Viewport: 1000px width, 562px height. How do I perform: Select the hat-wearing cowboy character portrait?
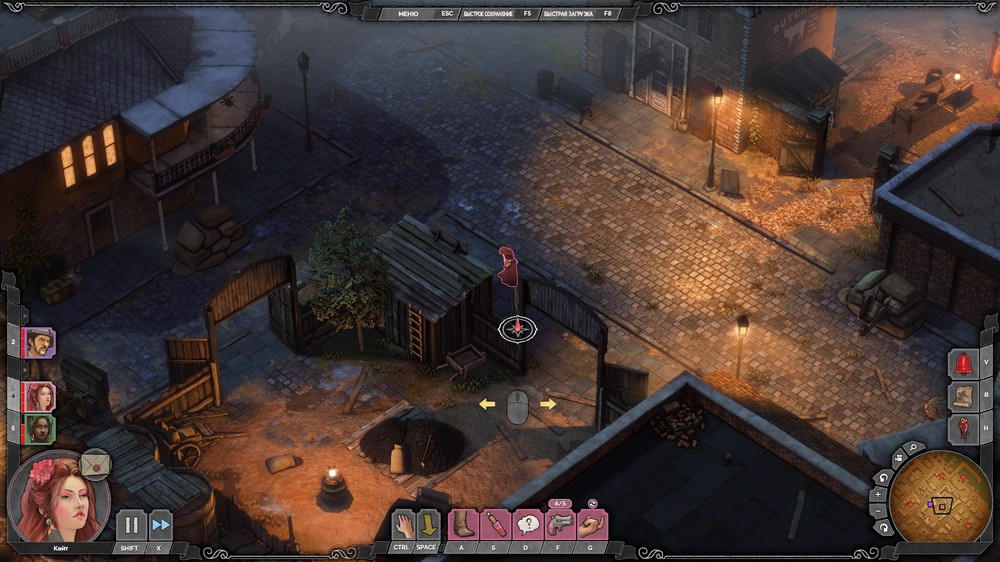tap(40, 343)
